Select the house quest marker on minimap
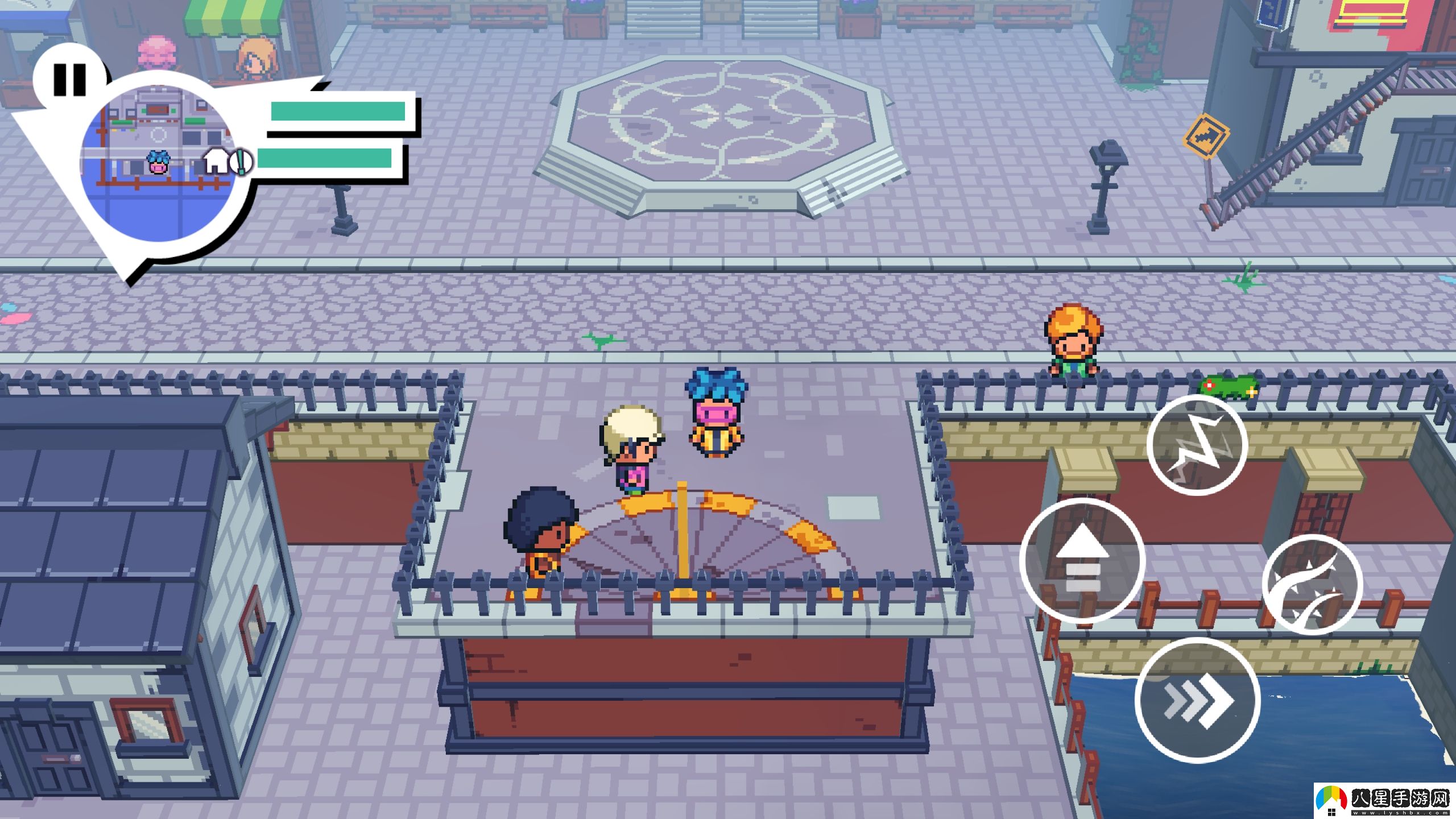This screenshot has height=819, width=1456. tap(216, 161)
